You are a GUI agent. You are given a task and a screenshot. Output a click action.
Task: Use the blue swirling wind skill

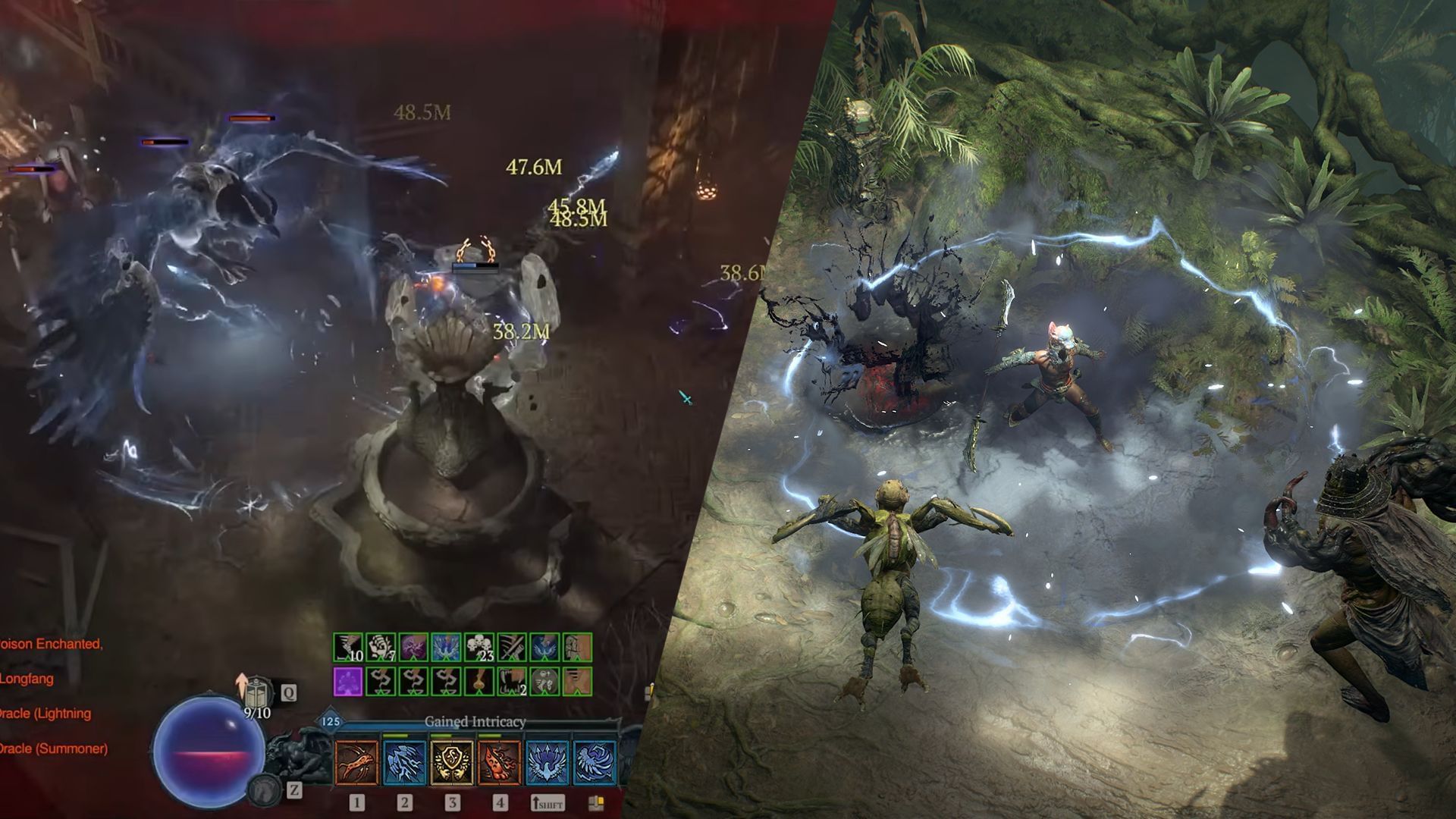pos(594,762)
